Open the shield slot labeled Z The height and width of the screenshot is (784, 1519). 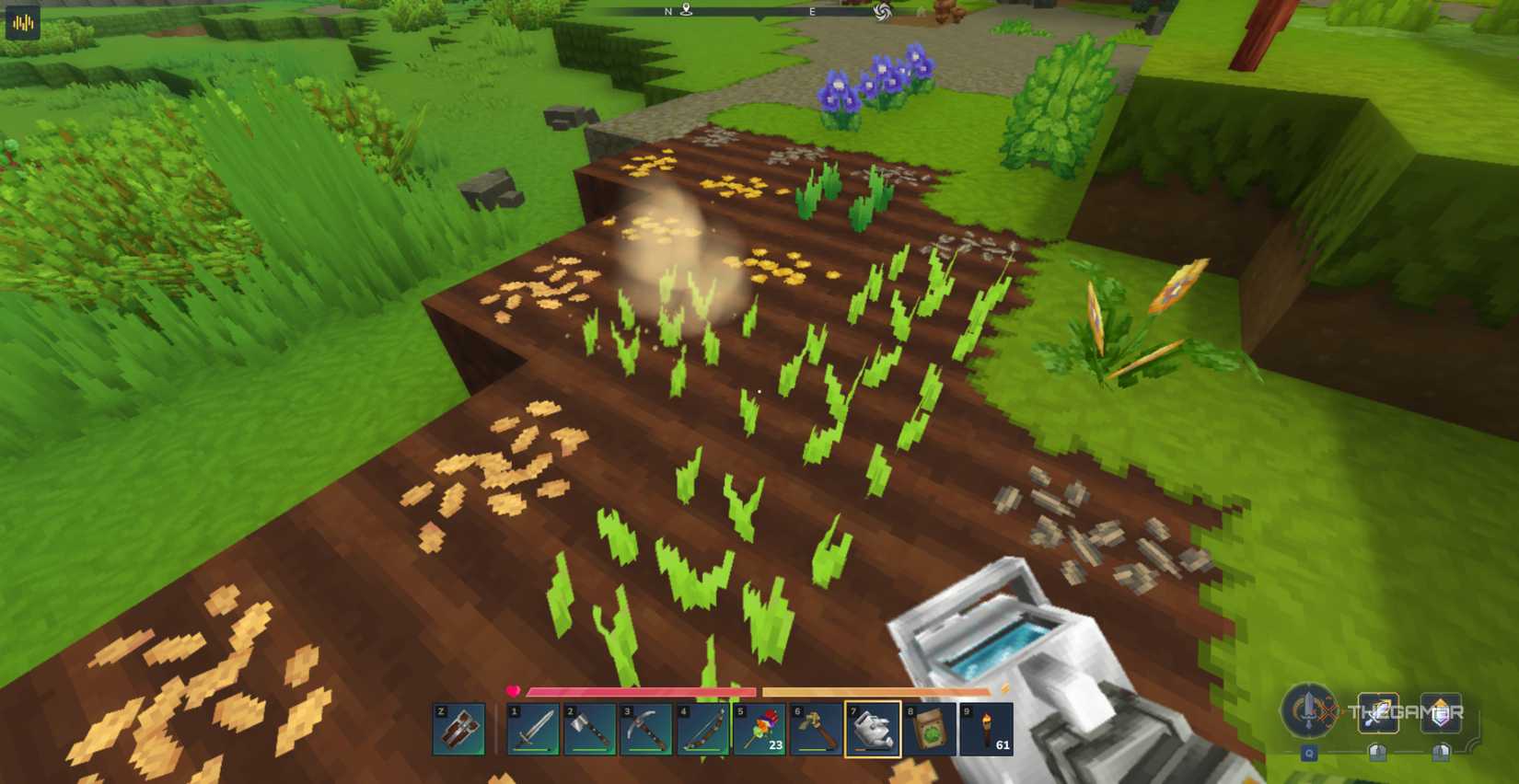pyautogui.click(x=458, y=727)
